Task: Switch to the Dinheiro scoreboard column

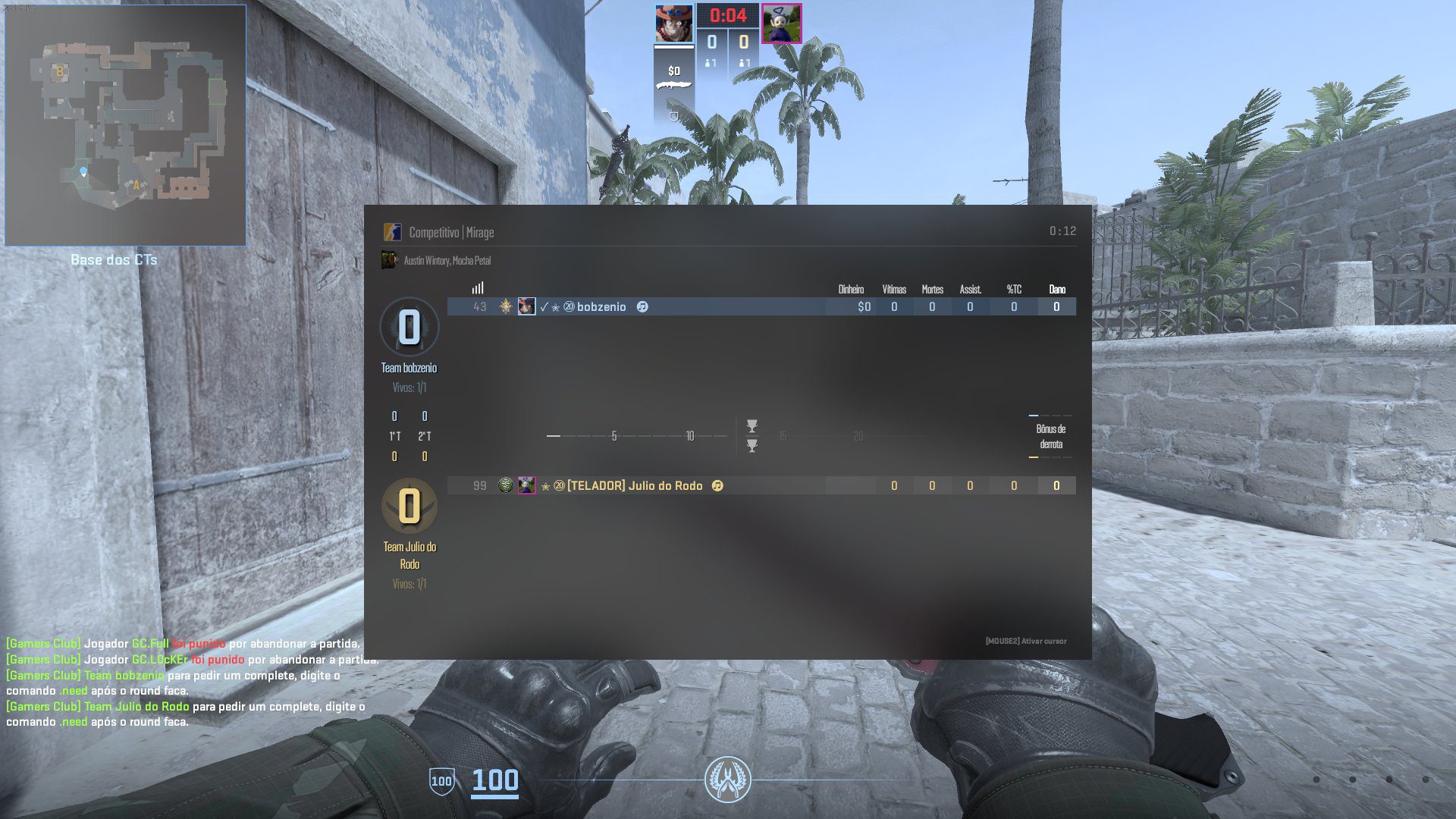Action: point(851,289)
